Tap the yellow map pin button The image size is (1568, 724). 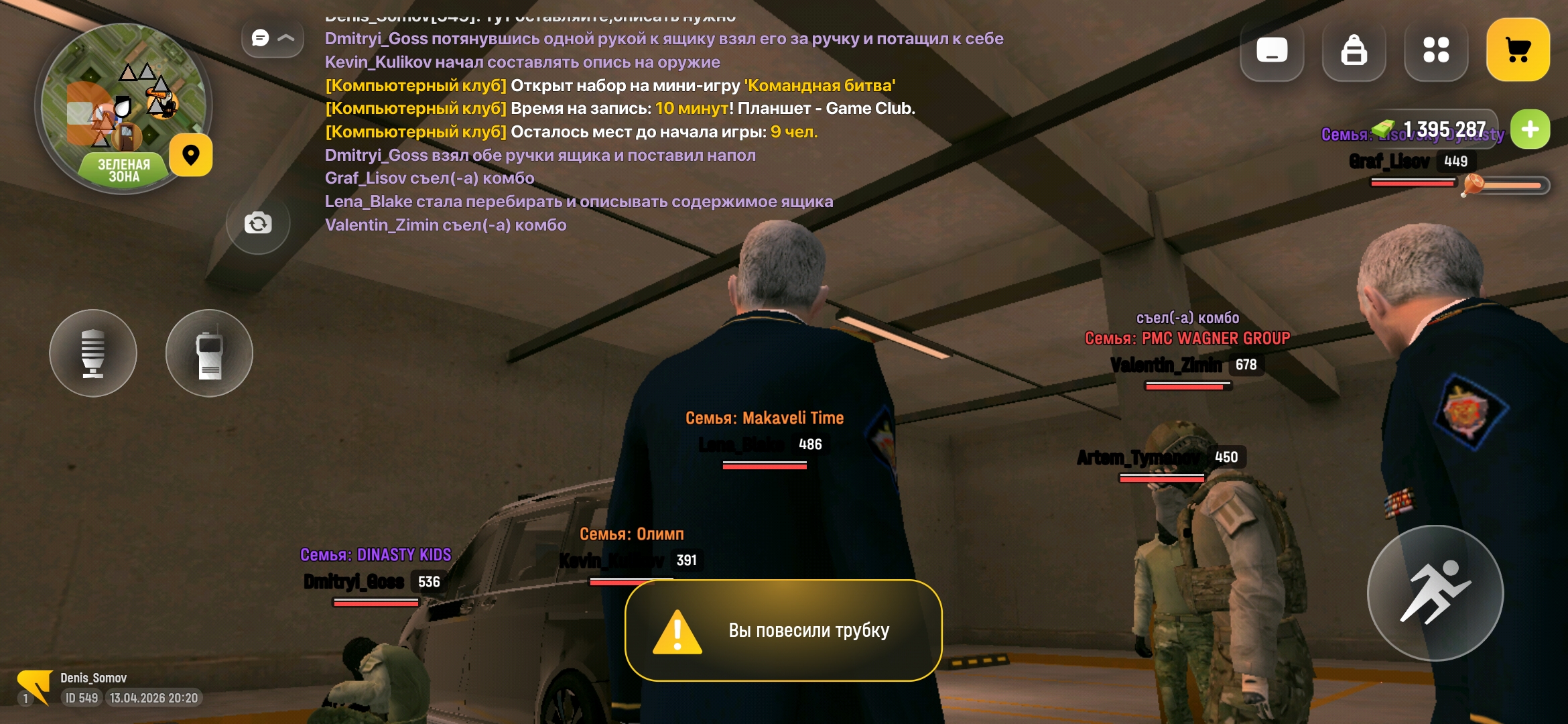click(191, 156)
